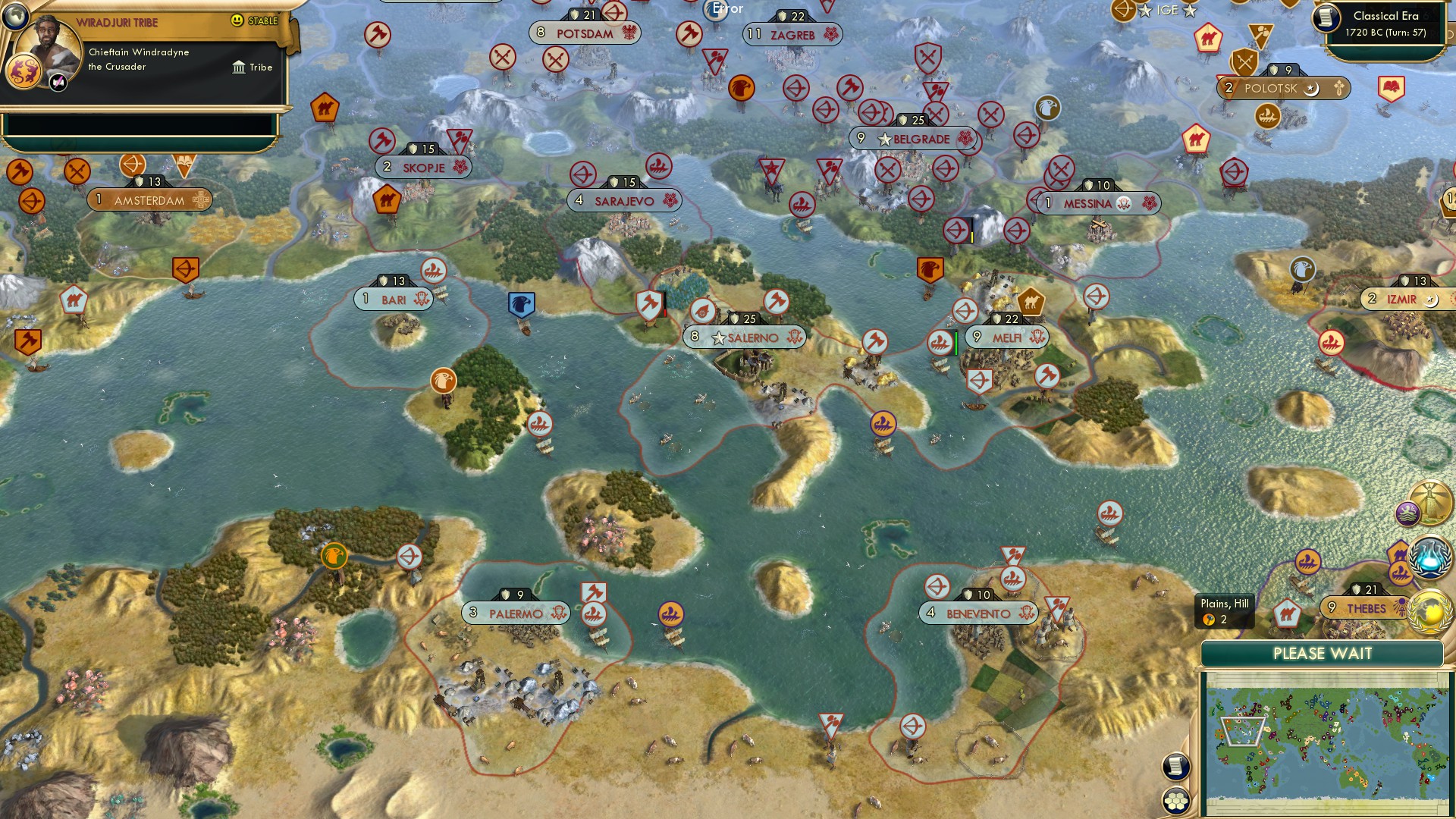Open the Thebes city banner
Image resolution: width=1456 pixels, height=819 pixels.
1365,607
